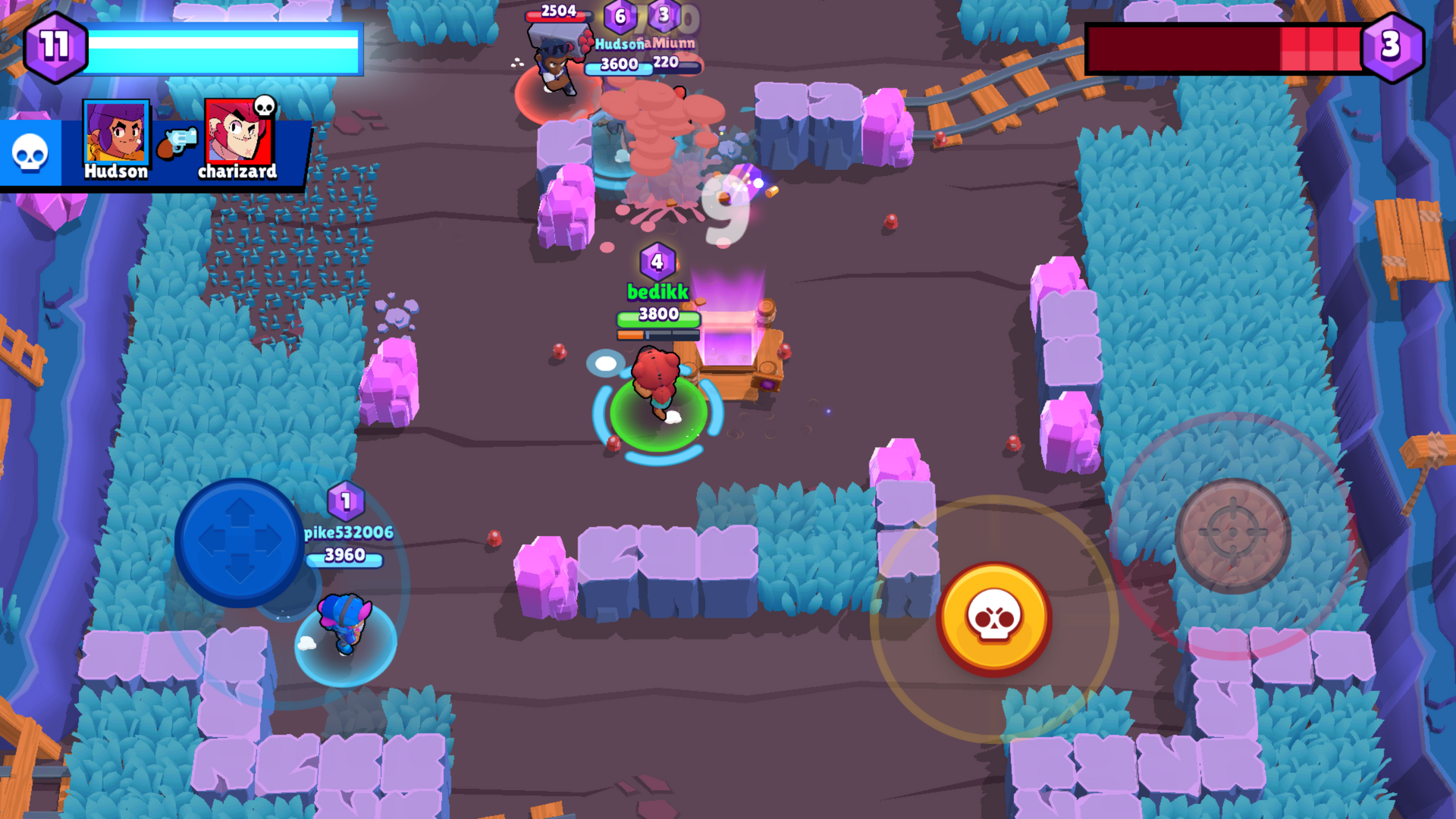Tap the skull attack button

tap(994, 618)
